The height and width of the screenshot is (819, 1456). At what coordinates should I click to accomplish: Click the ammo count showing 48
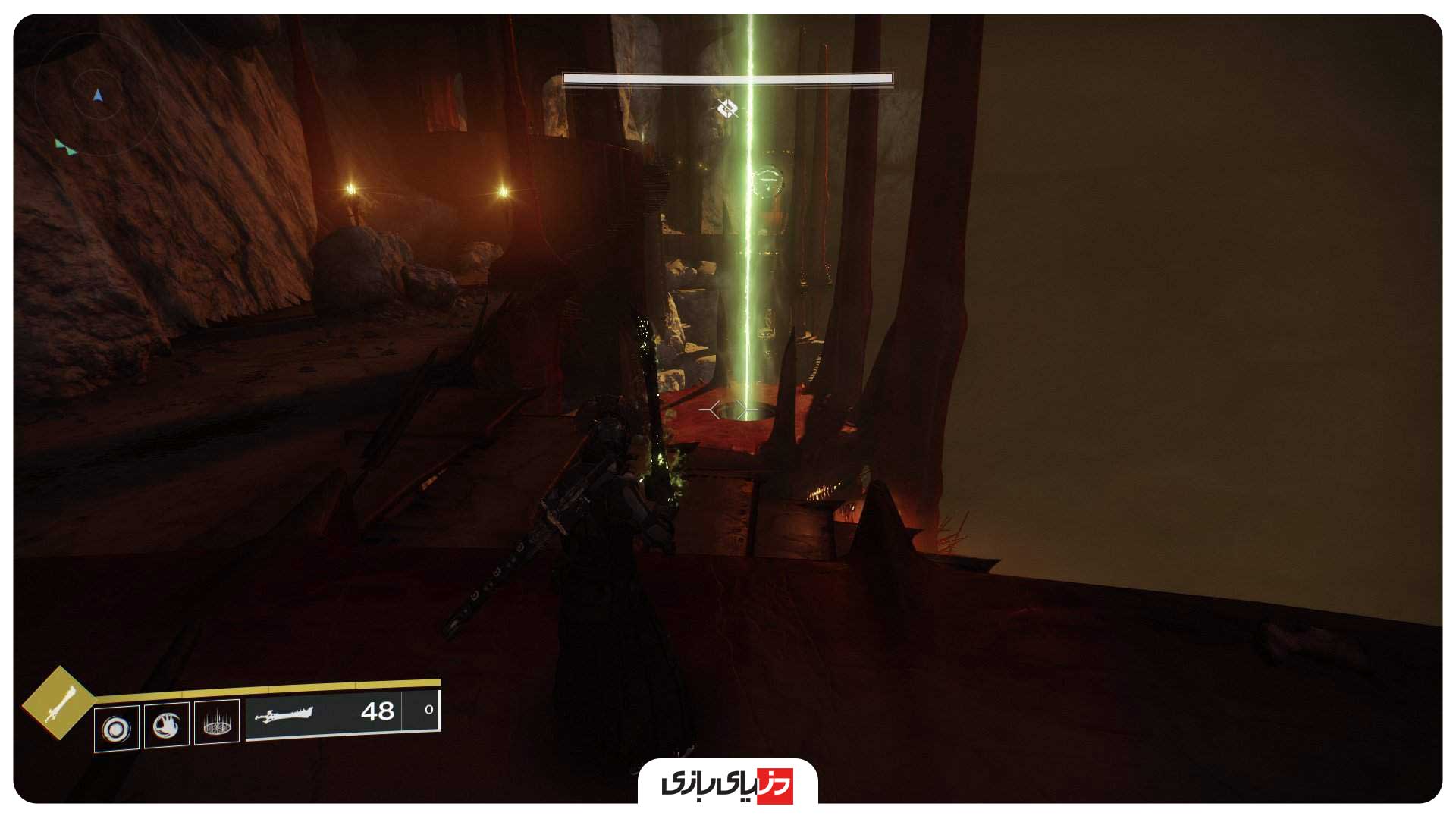[377, 711]
